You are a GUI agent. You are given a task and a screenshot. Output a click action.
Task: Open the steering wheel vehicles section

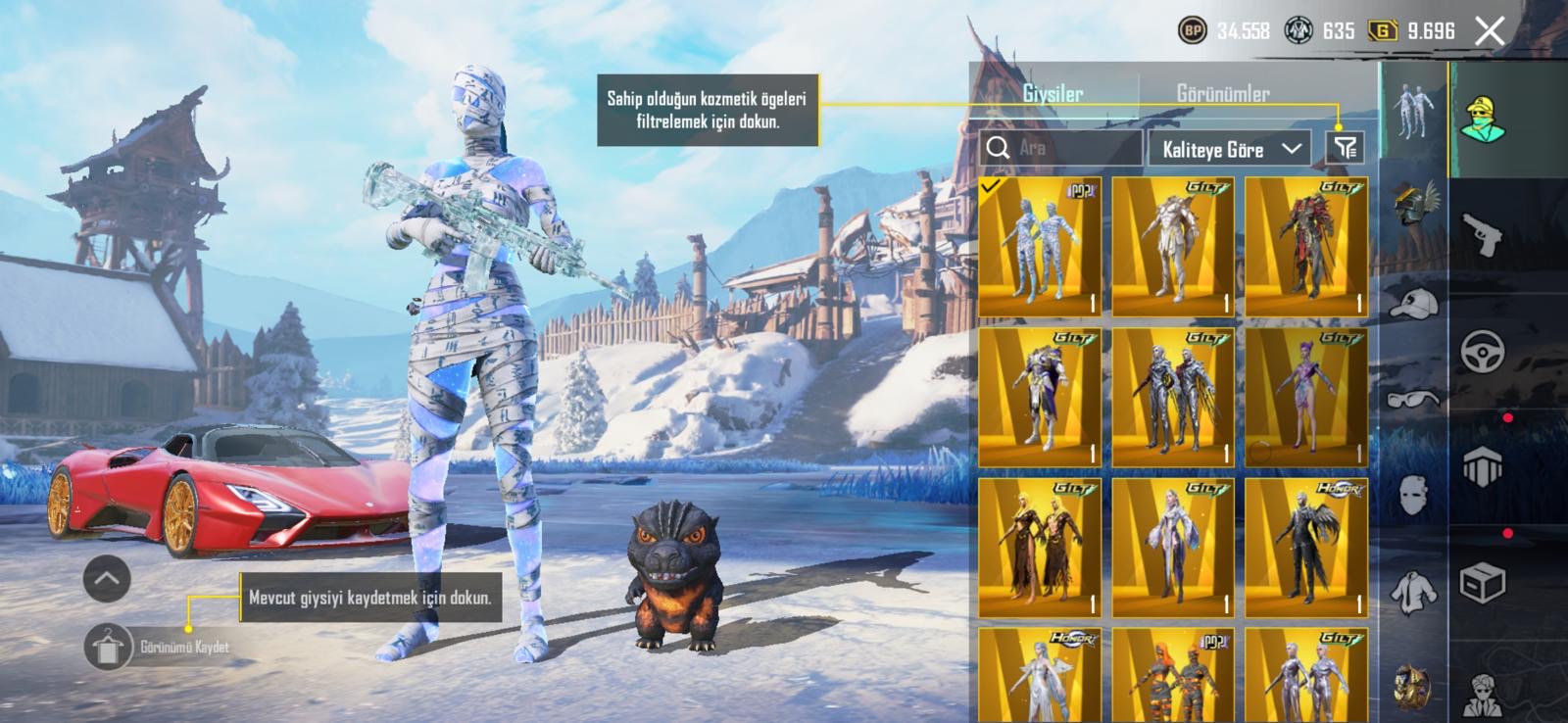click(1482, 352)
